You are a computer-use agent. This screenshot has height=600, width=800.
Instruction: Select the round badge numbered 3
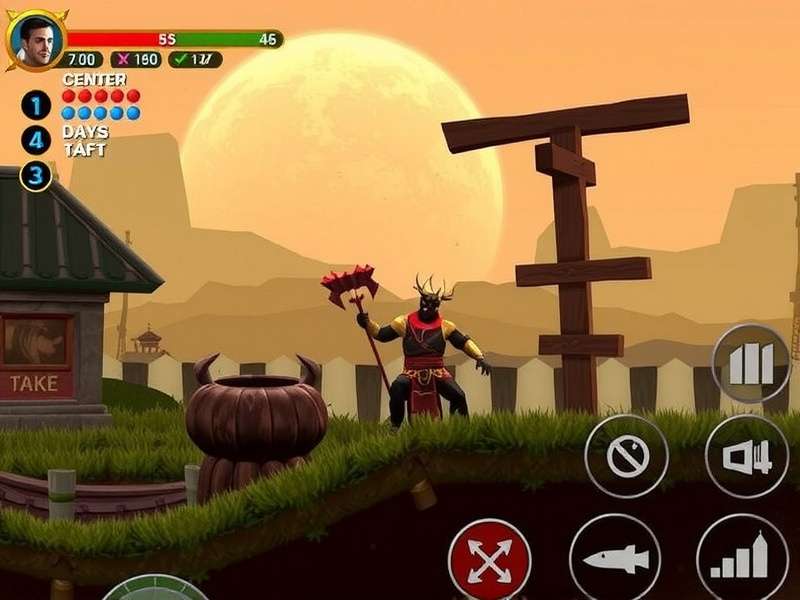coord(37,176)
